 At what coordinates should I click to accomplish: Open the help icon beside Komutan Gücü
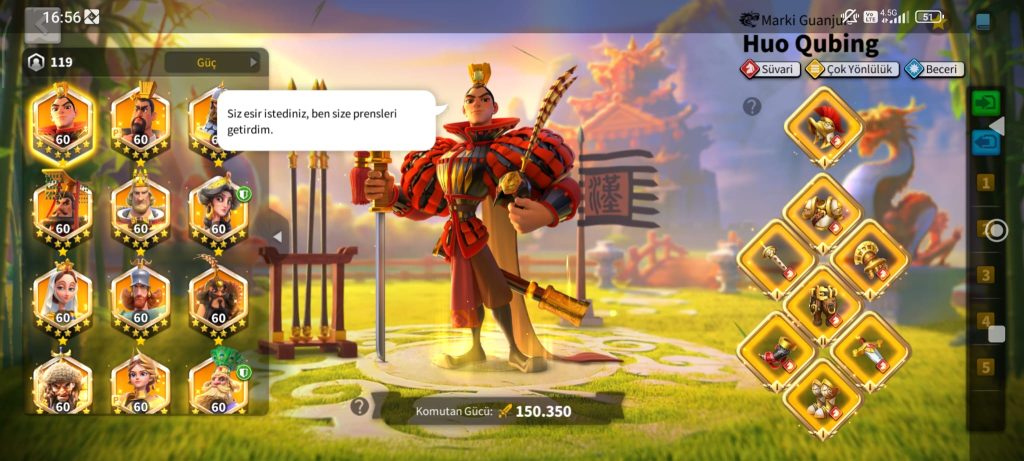[x=359, y=406]
